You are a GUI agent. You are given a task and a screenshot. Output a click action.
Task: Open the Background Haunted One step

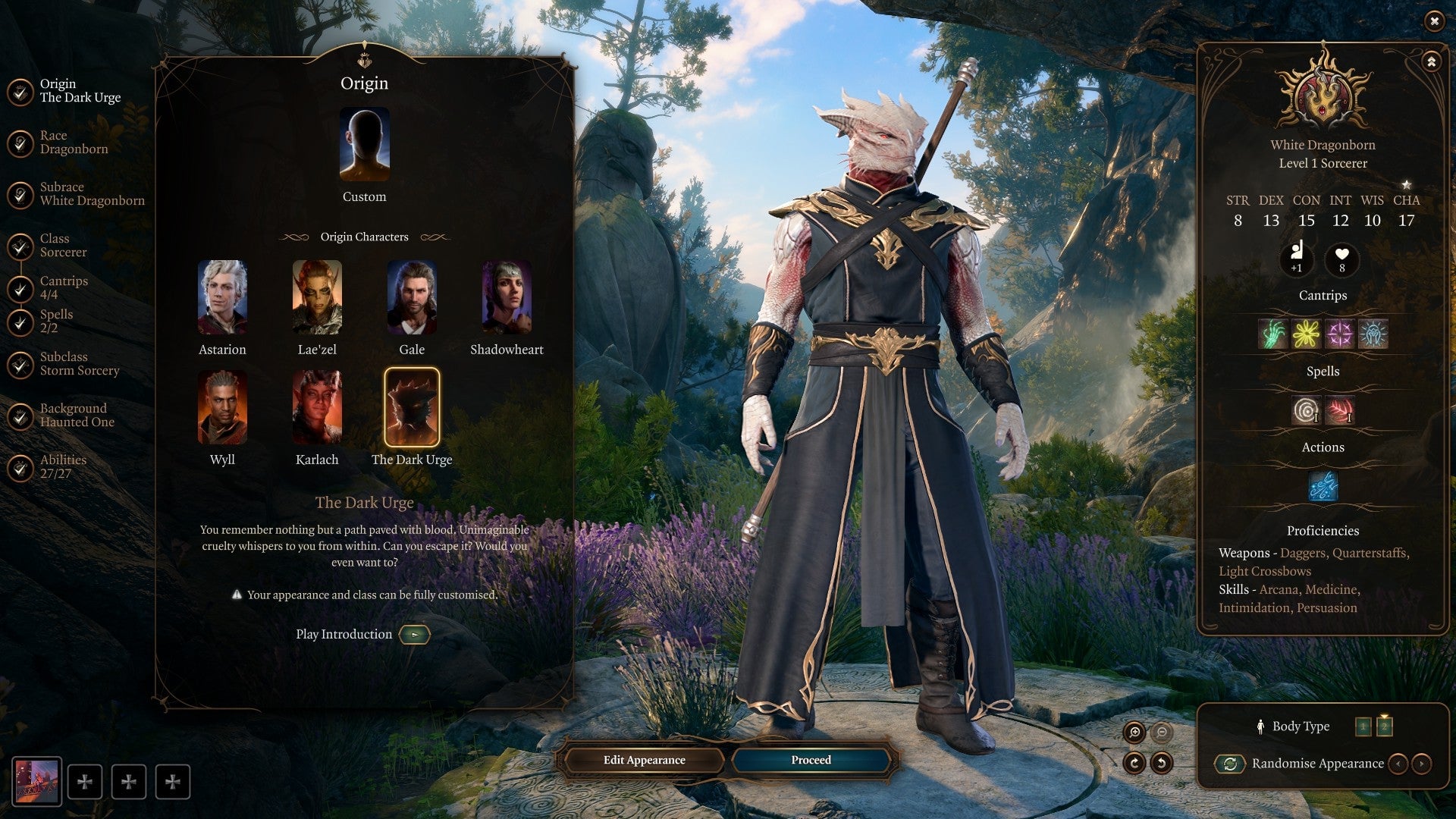72,415
